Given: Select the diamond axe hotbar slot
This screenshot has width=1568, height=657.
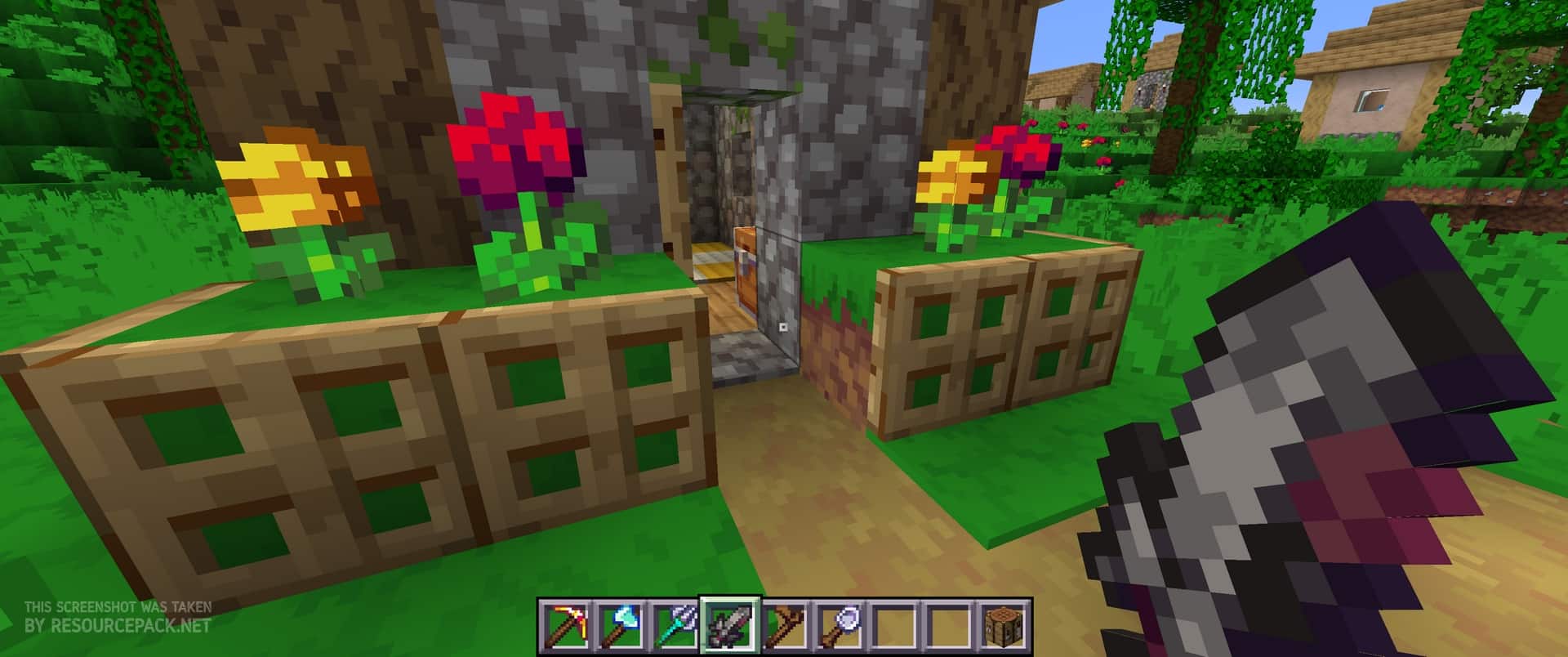Looking at the screenshot, I should 618,628.
